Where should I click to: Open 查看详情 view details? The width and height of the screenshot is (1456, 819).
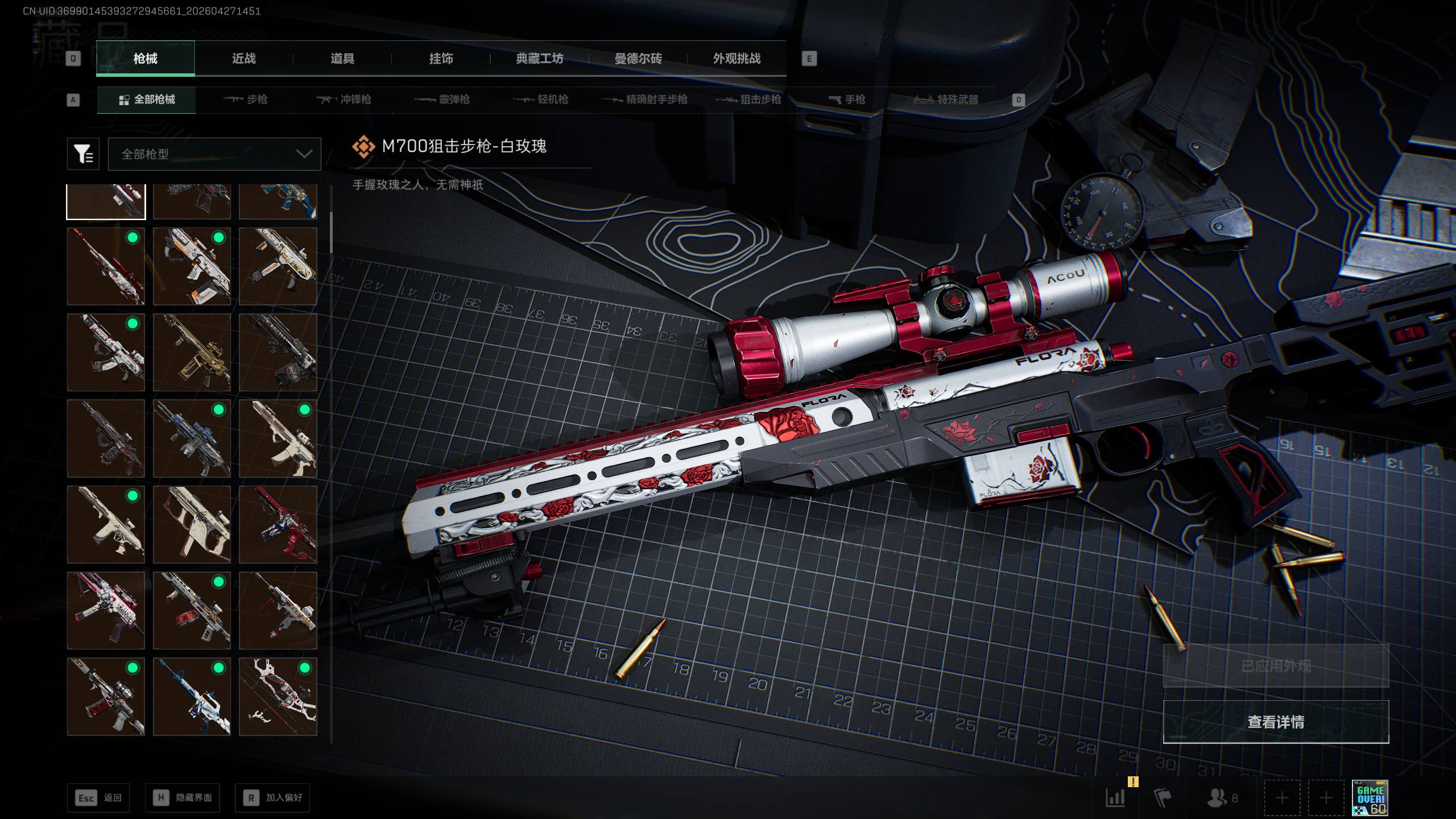1276,722
